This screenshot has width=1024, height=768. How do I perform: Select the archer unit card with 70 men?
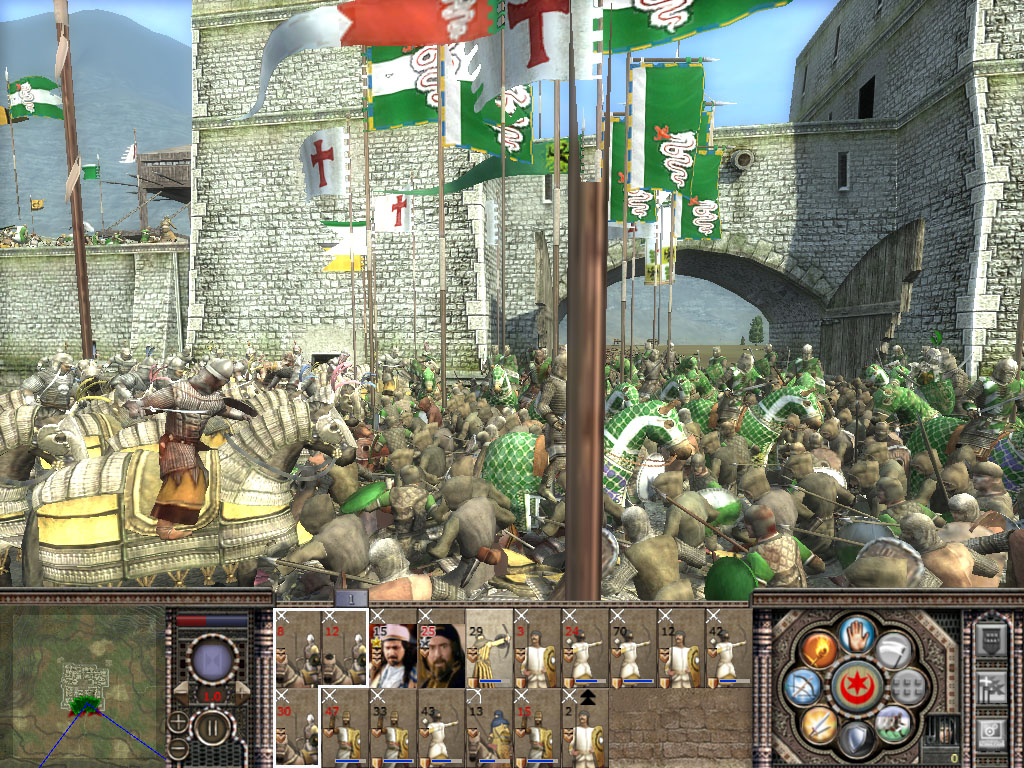coord(633,648)
